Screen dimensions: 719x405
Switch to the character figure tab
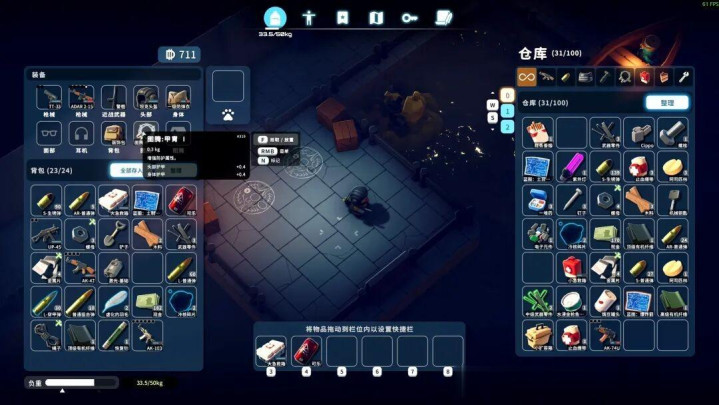click(x=309, y=17)
